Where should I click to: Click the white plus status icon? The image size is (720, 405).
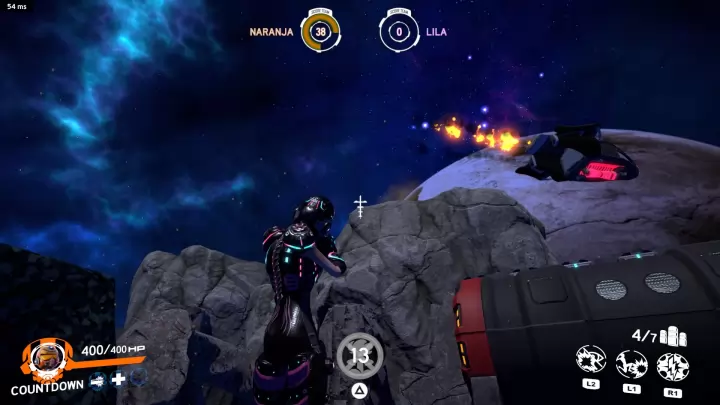118,380
